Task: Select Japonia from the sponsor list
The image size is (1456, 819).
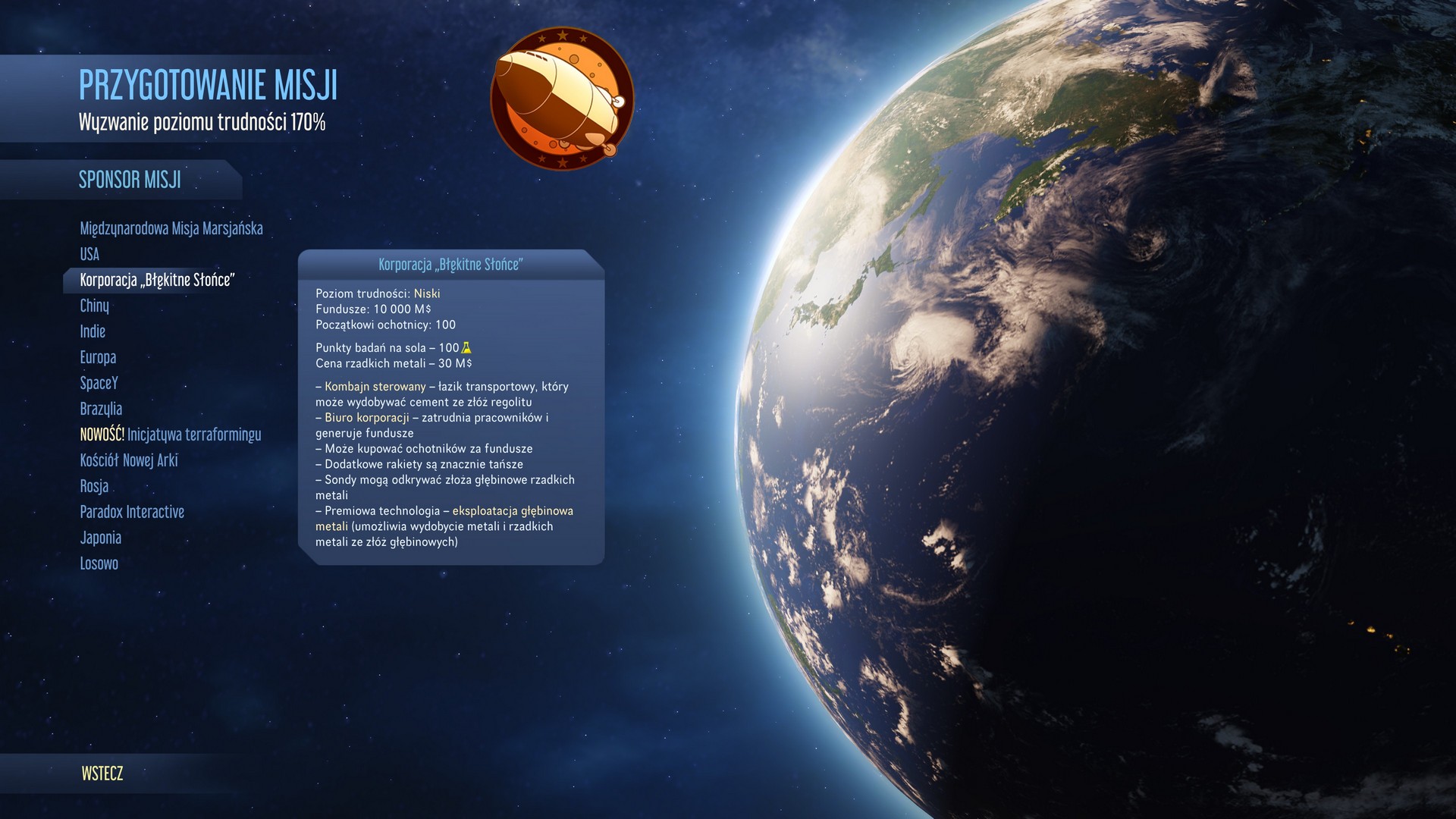Action: coord(101,538)
